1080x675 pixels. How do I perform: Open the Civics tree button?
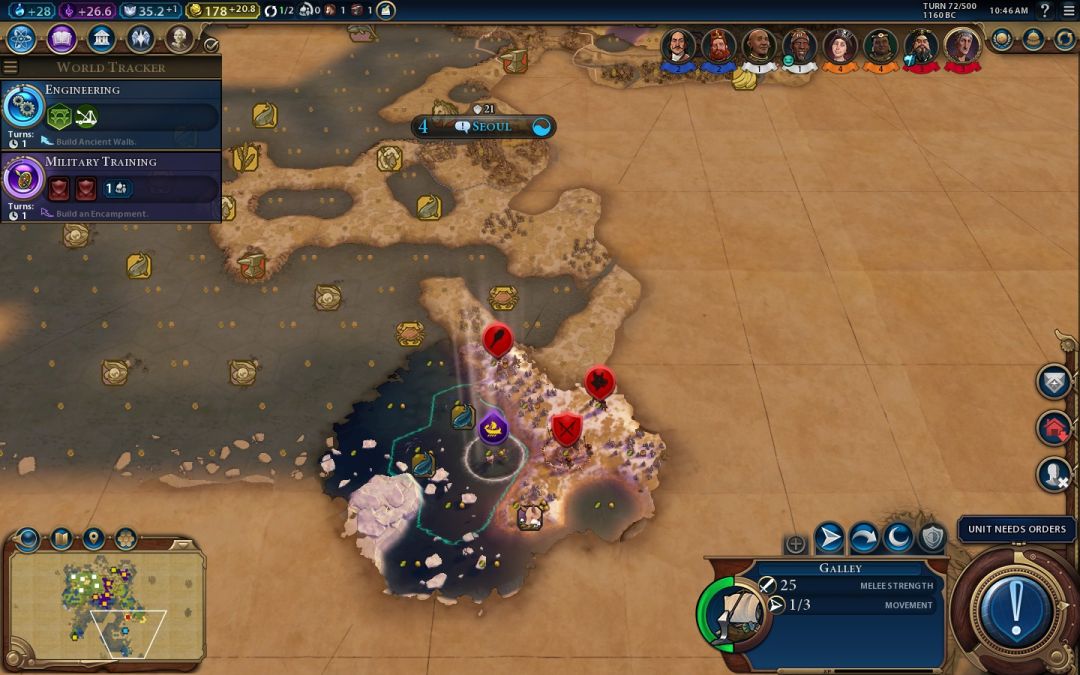61,39
